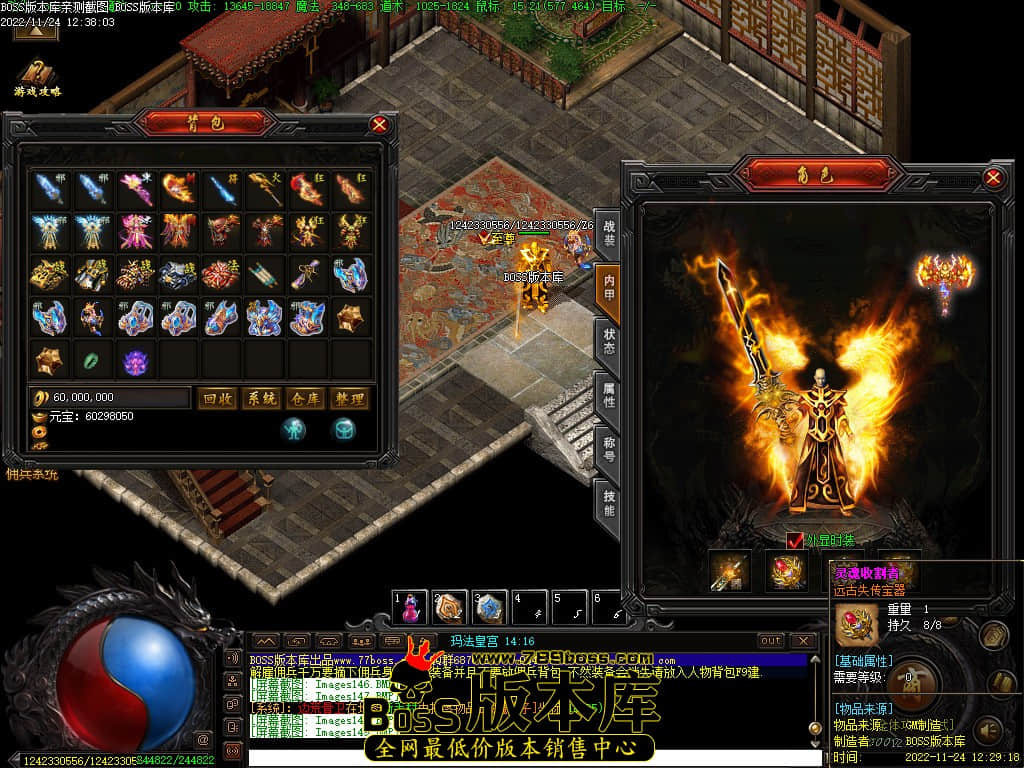This screenshot has width=1024, height=768.
Task: Open the 游戏攻略 game guide icon
Action: (x=37, y=75)
